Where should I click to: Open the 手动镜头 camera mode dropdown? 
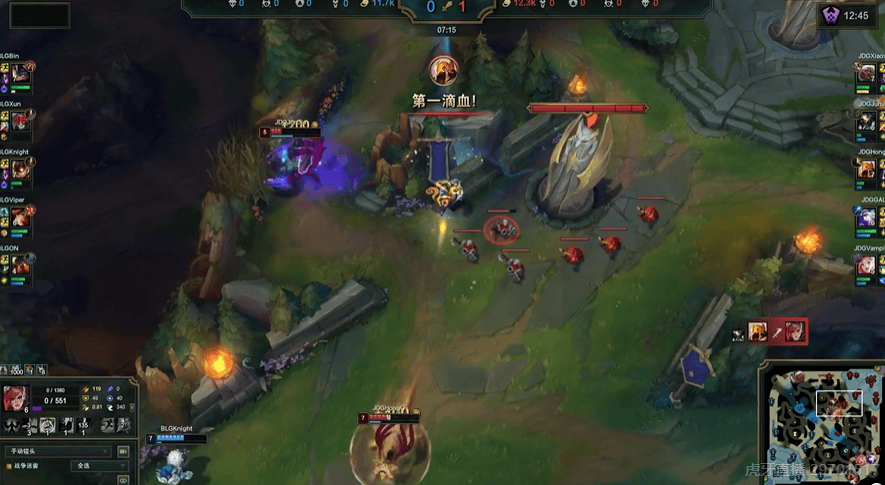(58, 452)
